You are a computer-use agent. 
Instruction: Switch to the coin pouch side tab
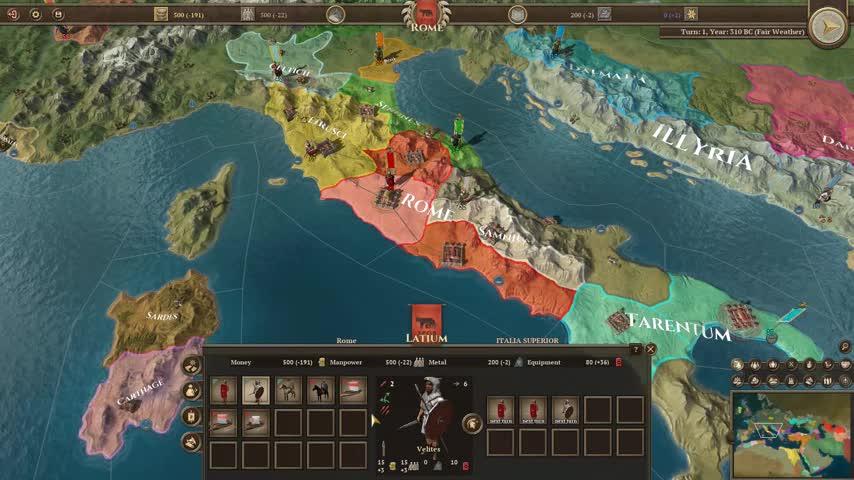[x=191, y=391]
